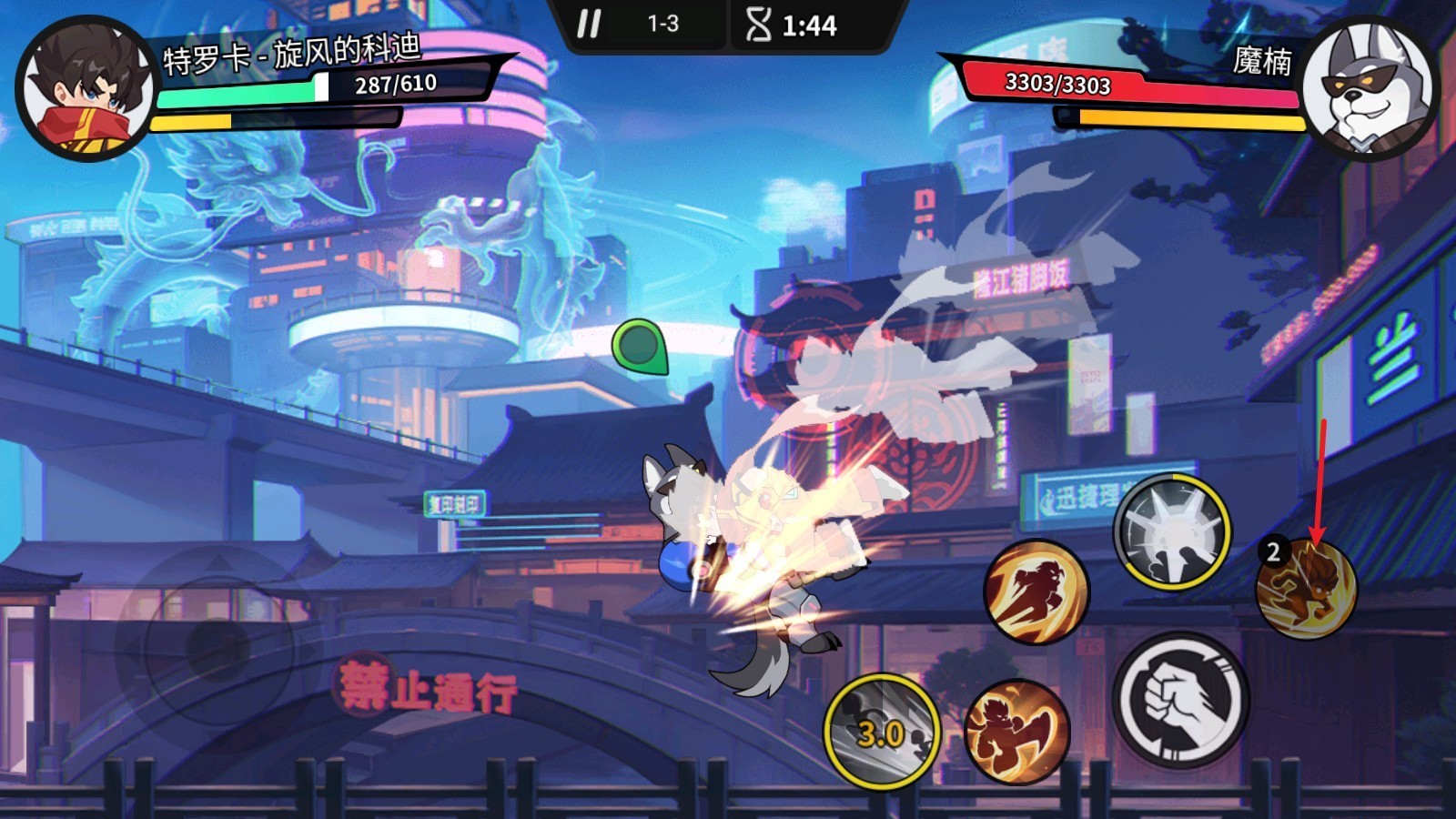Tap the fist basic attack button

[x=1180, y=700]
